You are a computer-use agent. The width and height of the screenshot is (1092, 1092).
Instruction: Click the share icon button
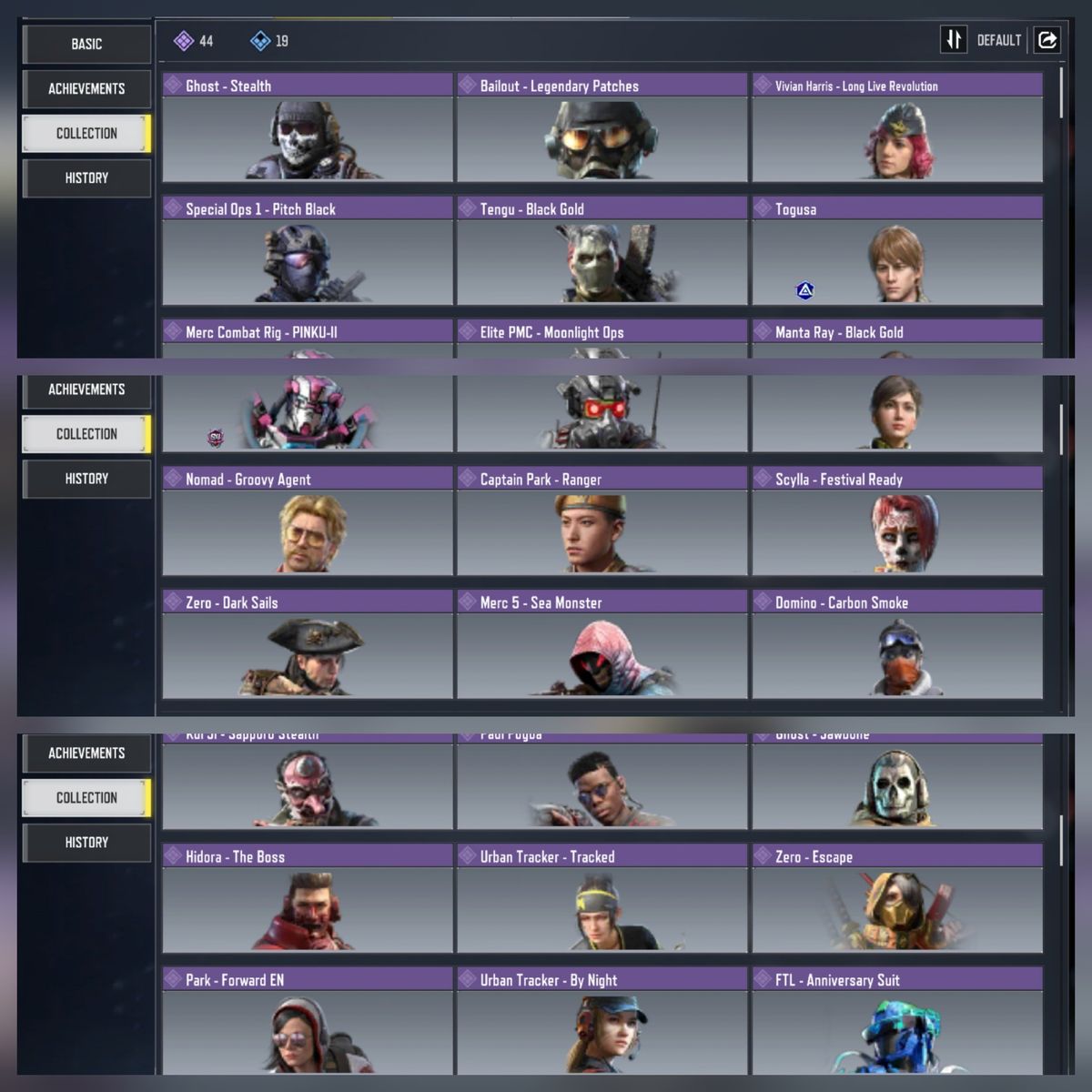[1047, 40]
